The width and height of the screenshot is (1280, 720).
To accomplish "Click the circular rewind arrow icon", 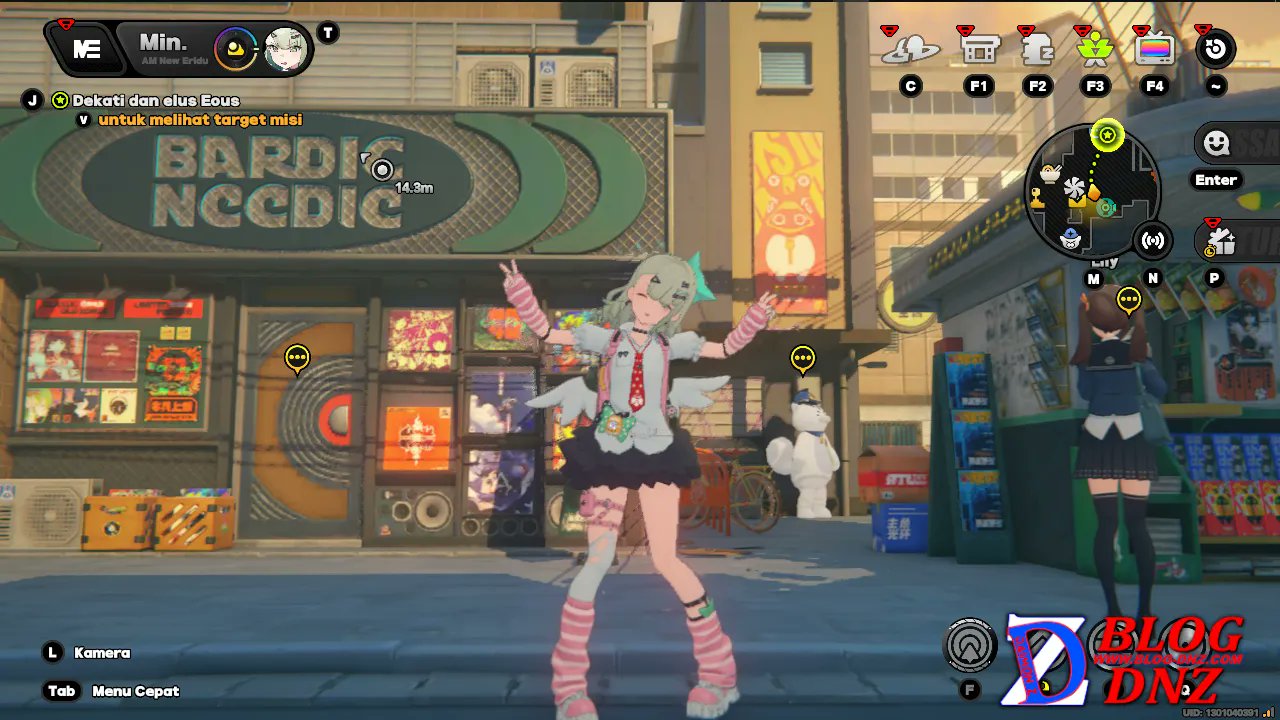I will tap(1215, 49).
